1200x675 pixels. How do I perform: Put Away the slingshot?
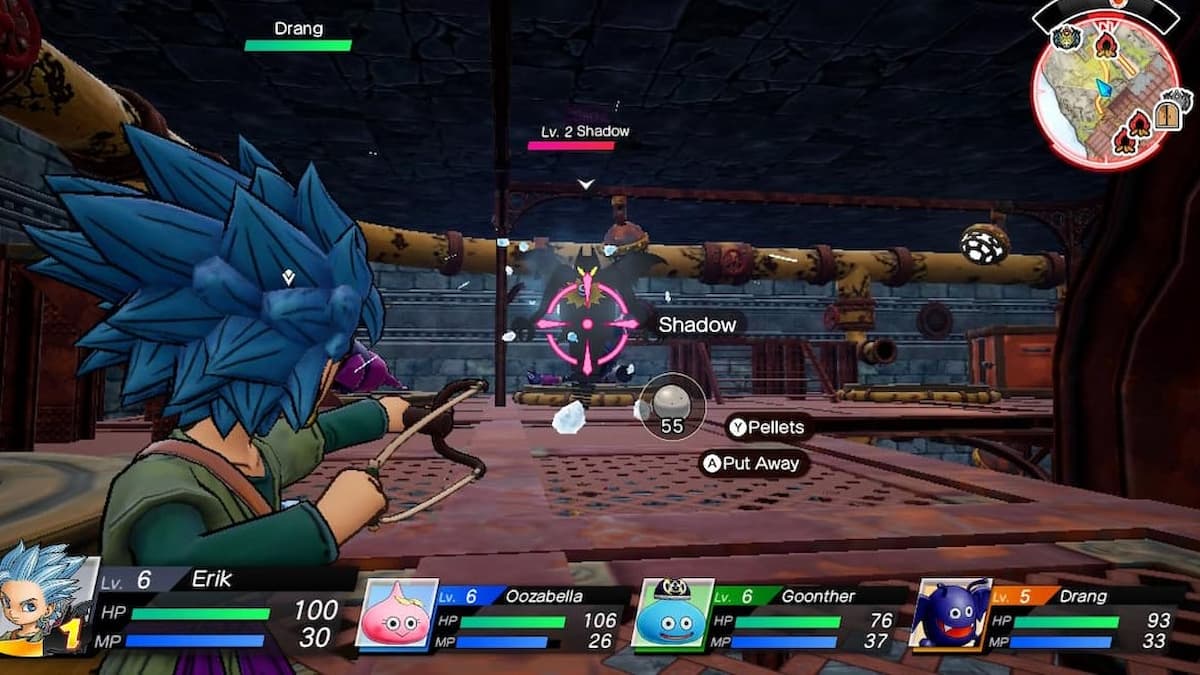(754, 463)
